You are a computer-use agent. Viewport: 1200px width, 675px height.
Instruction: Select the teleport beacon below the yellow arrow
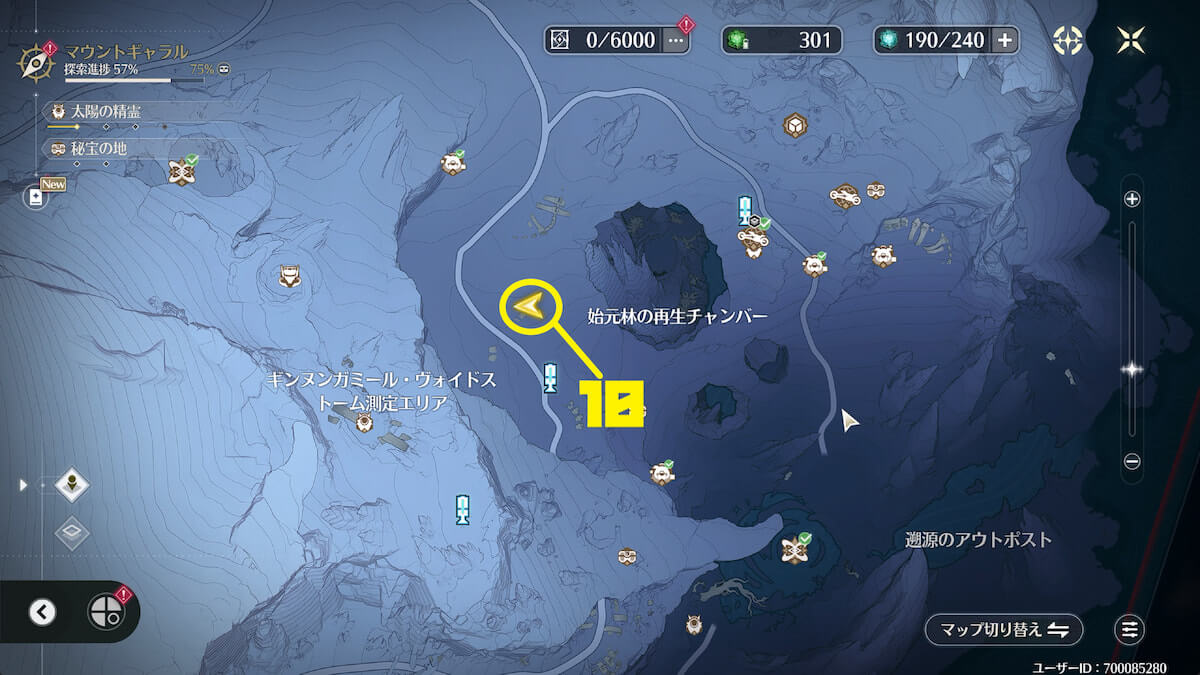coord(549,377)
